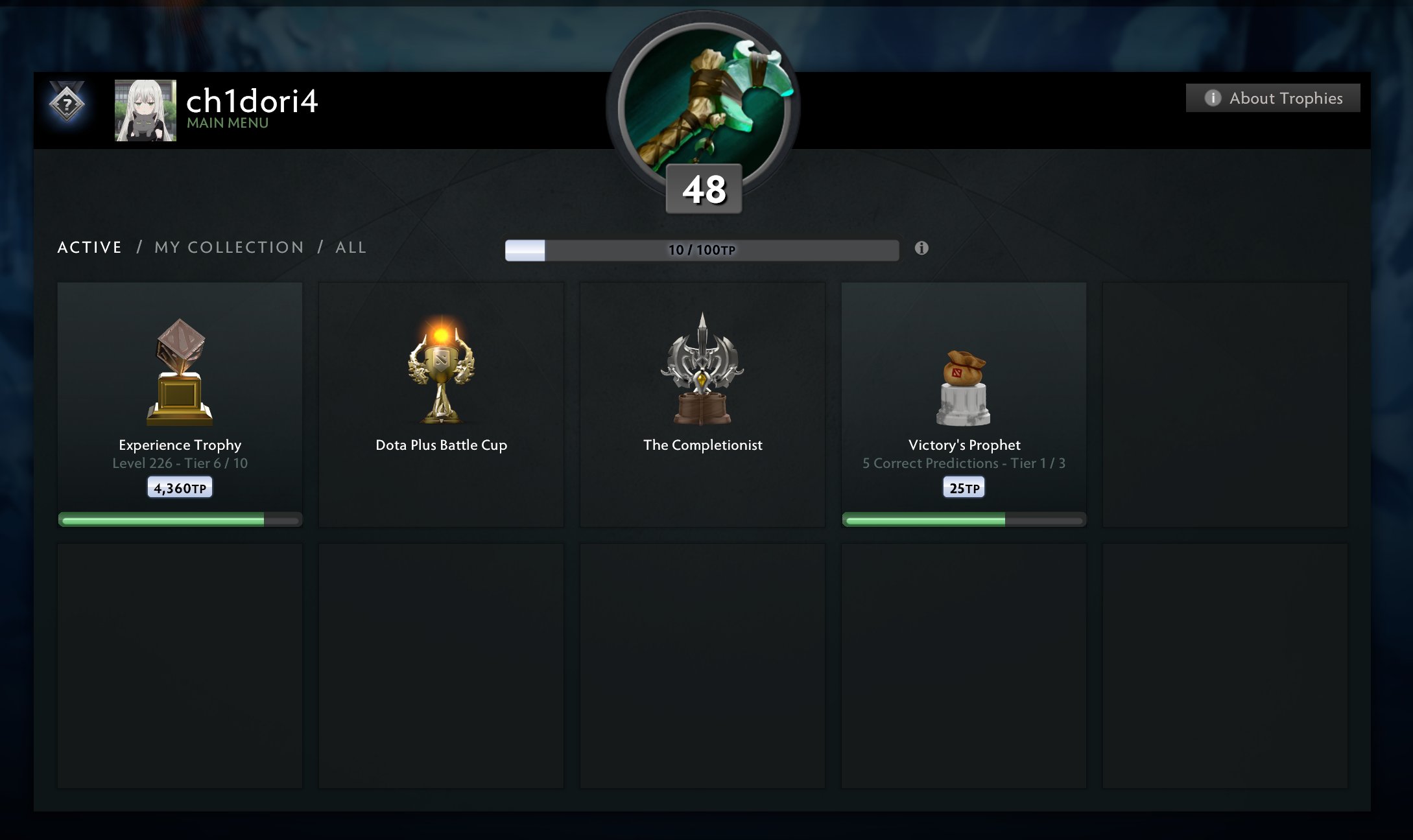
Task: Click the info icon beside trophy points bar
Action: pyautogui.click(x=921, y=248)
